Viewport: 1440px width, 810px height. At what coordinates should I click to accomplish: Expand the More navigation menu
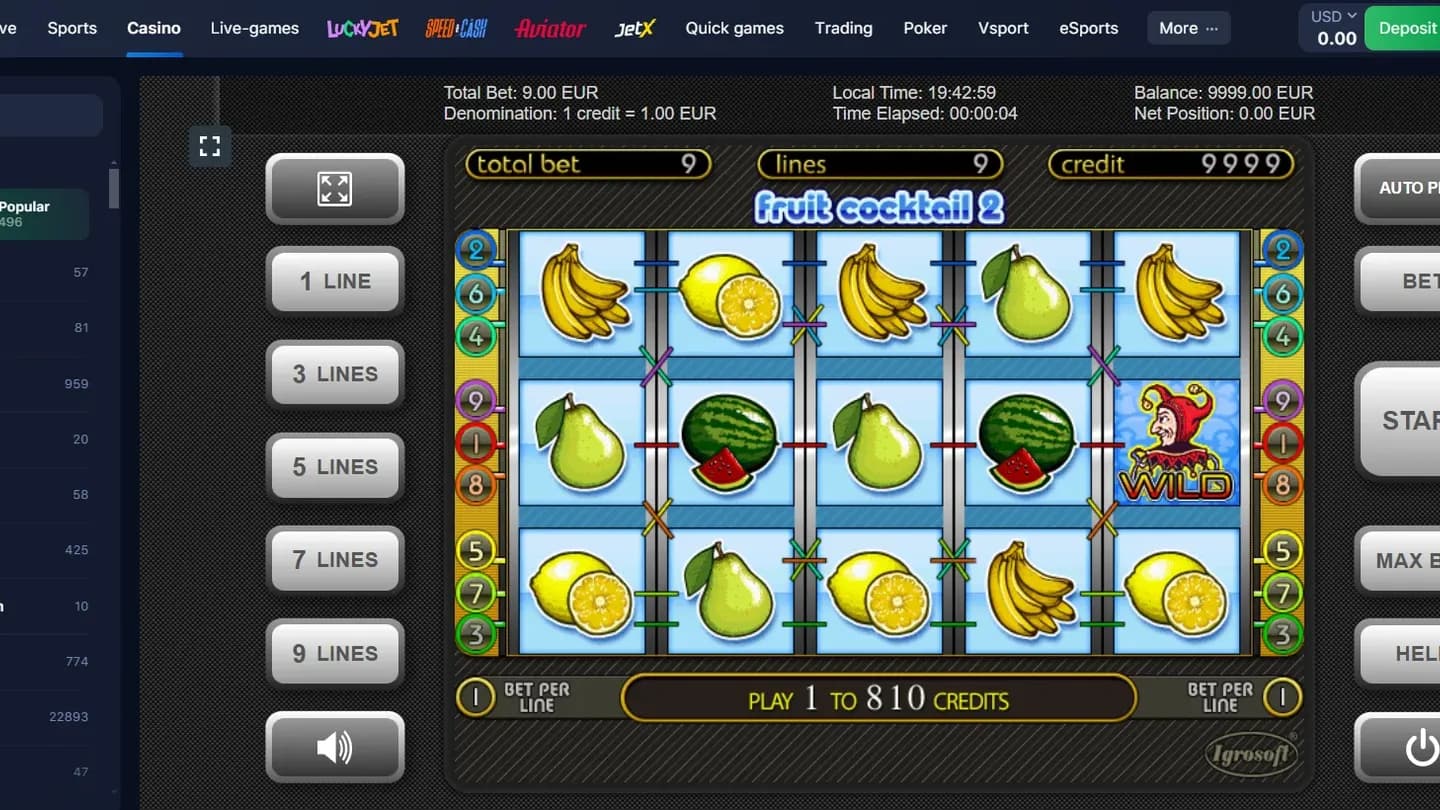[1188, 28]
